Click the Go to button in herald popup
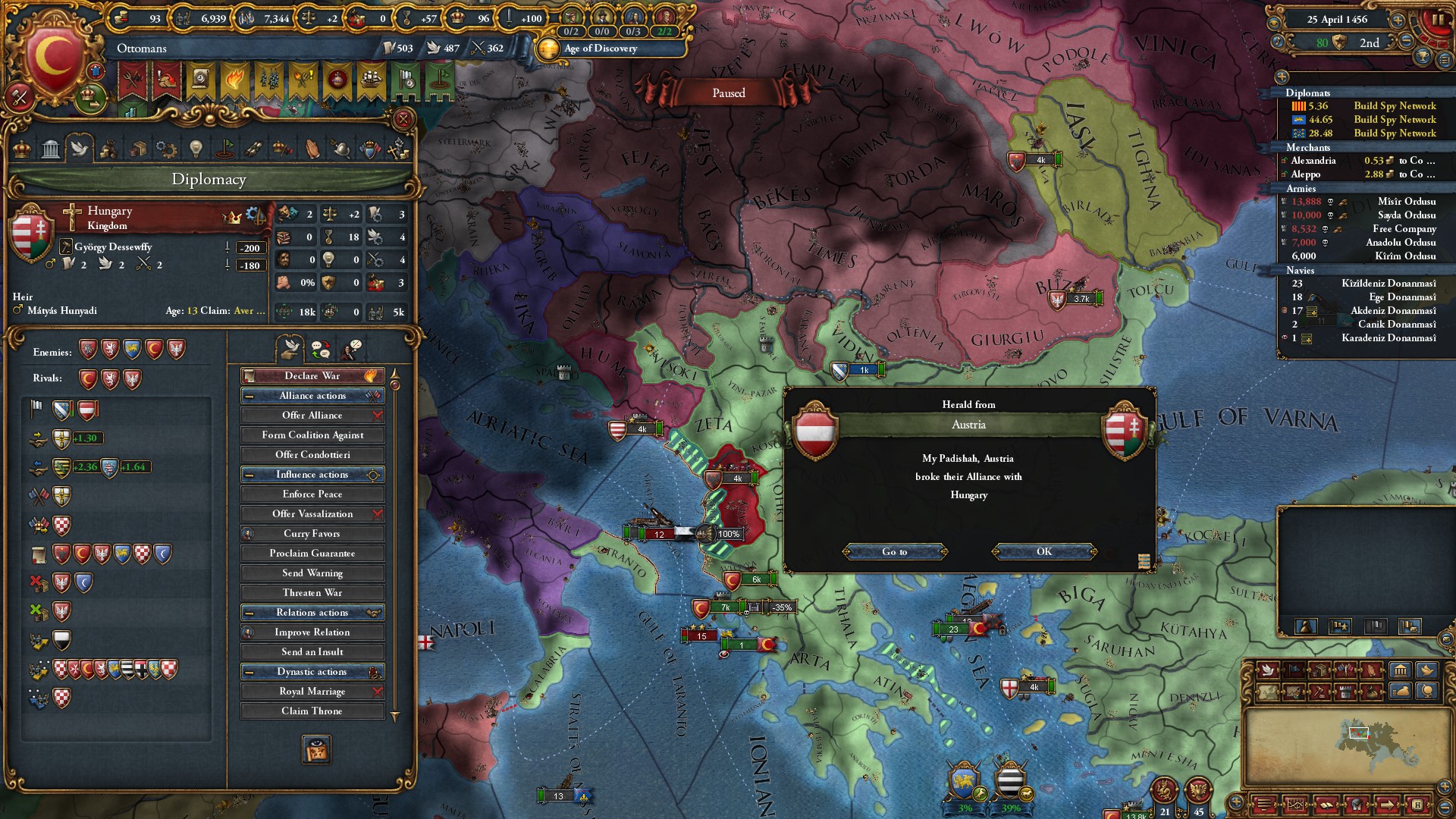Image resolution: width=1456 pixels, height=819 pixels. point(894,551)
